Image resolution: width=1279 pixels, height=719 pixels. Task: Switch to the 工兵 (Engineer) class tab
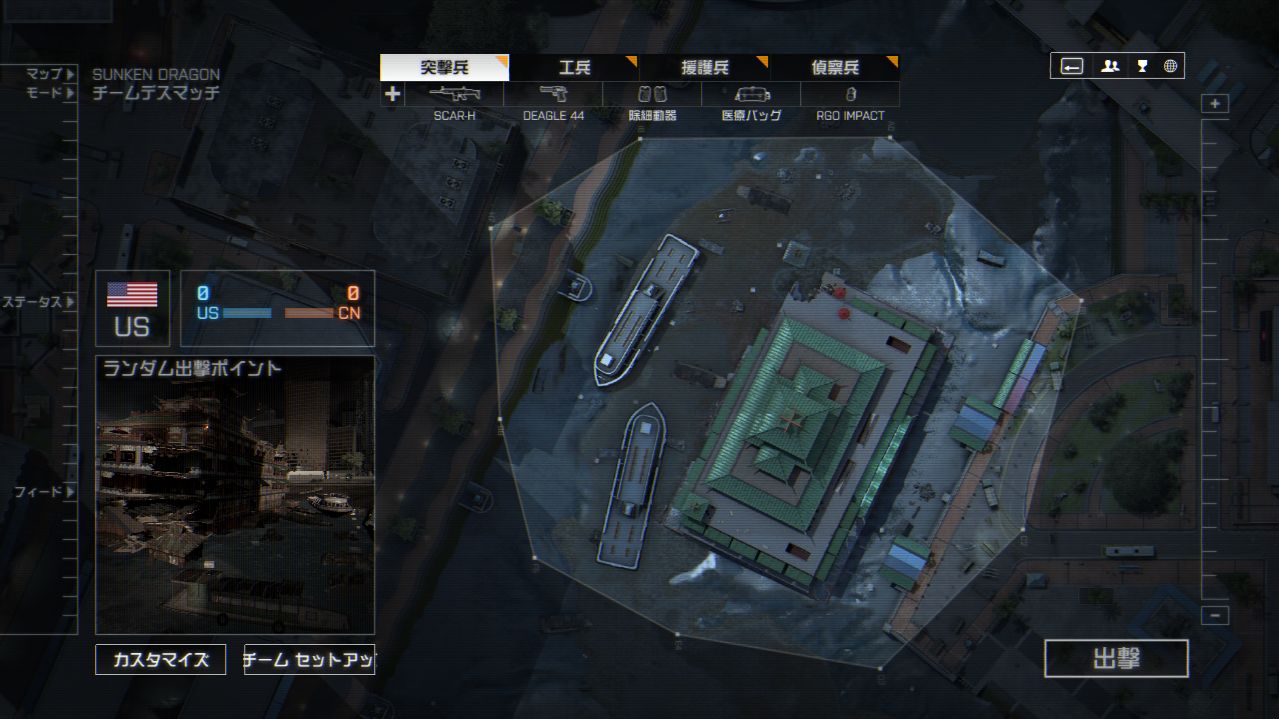[574, 68]
